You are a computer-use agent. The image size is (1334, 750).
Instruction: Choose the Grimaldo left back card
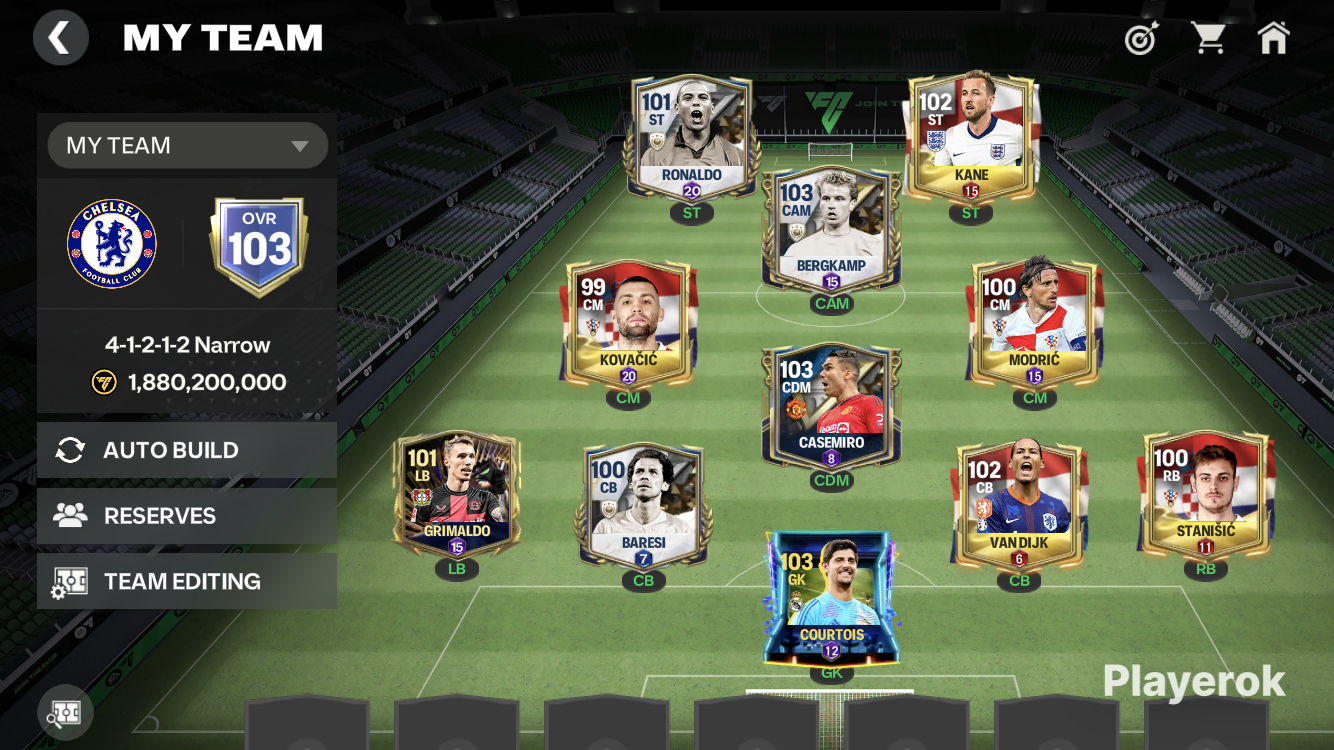pyautogui.click(x=457, y=496)
